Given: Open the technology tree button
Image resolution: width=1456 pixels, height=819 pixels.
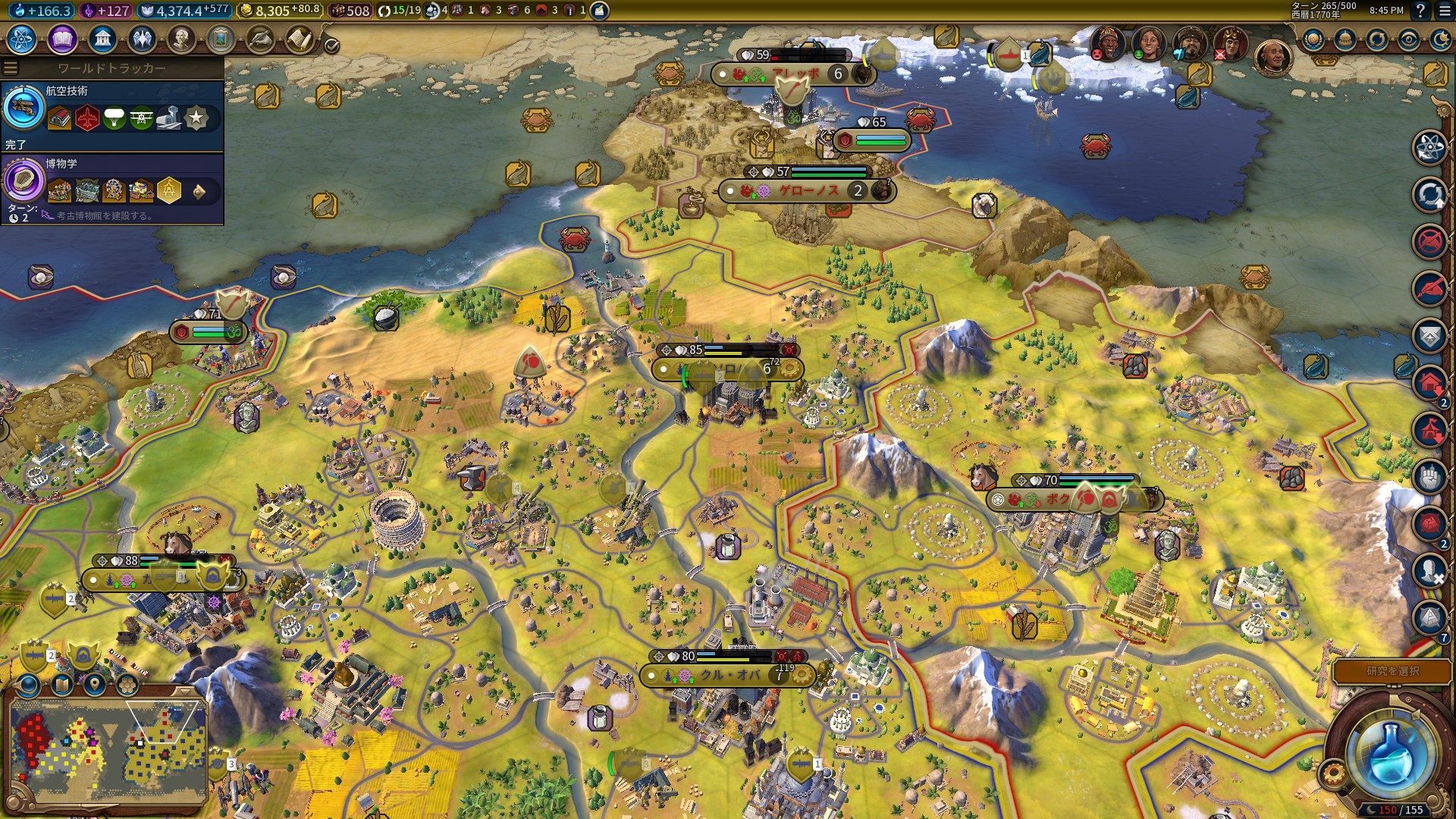Looking at the screenshot, I should pyautogui.click(x=22, y=39).
